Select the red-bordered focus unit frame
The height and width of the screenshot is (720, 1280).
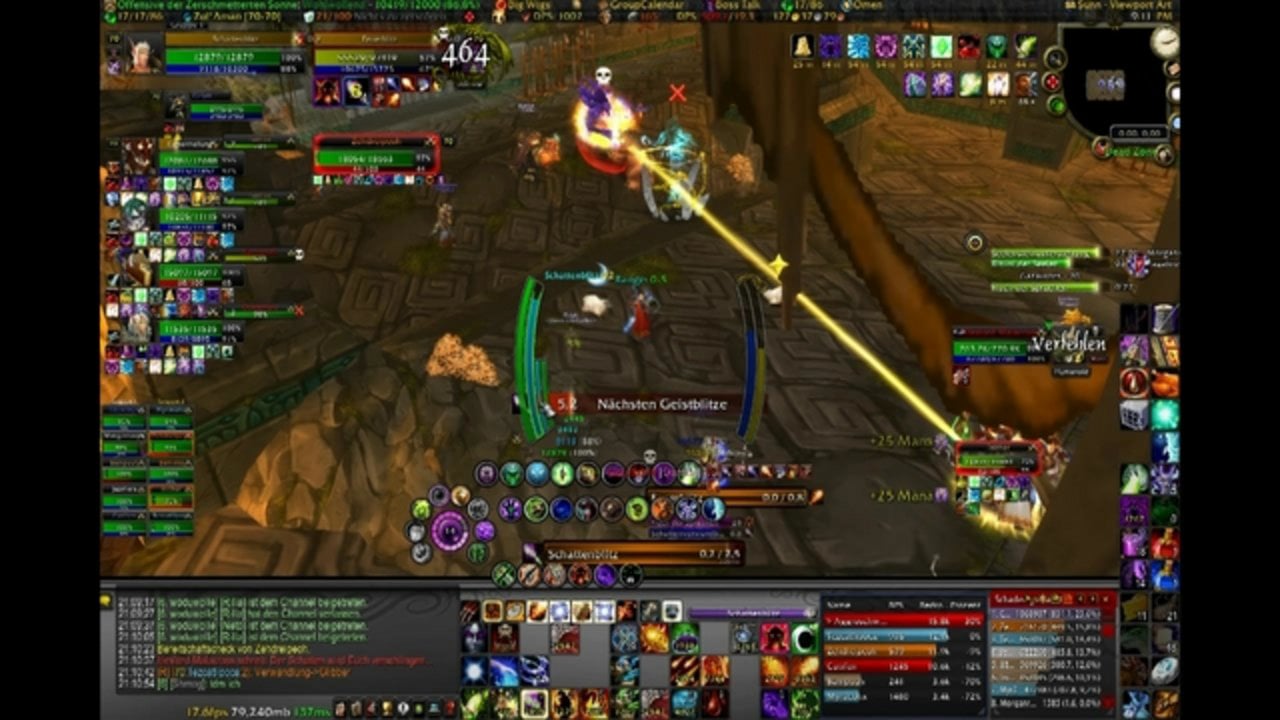(x=376, y=156)
